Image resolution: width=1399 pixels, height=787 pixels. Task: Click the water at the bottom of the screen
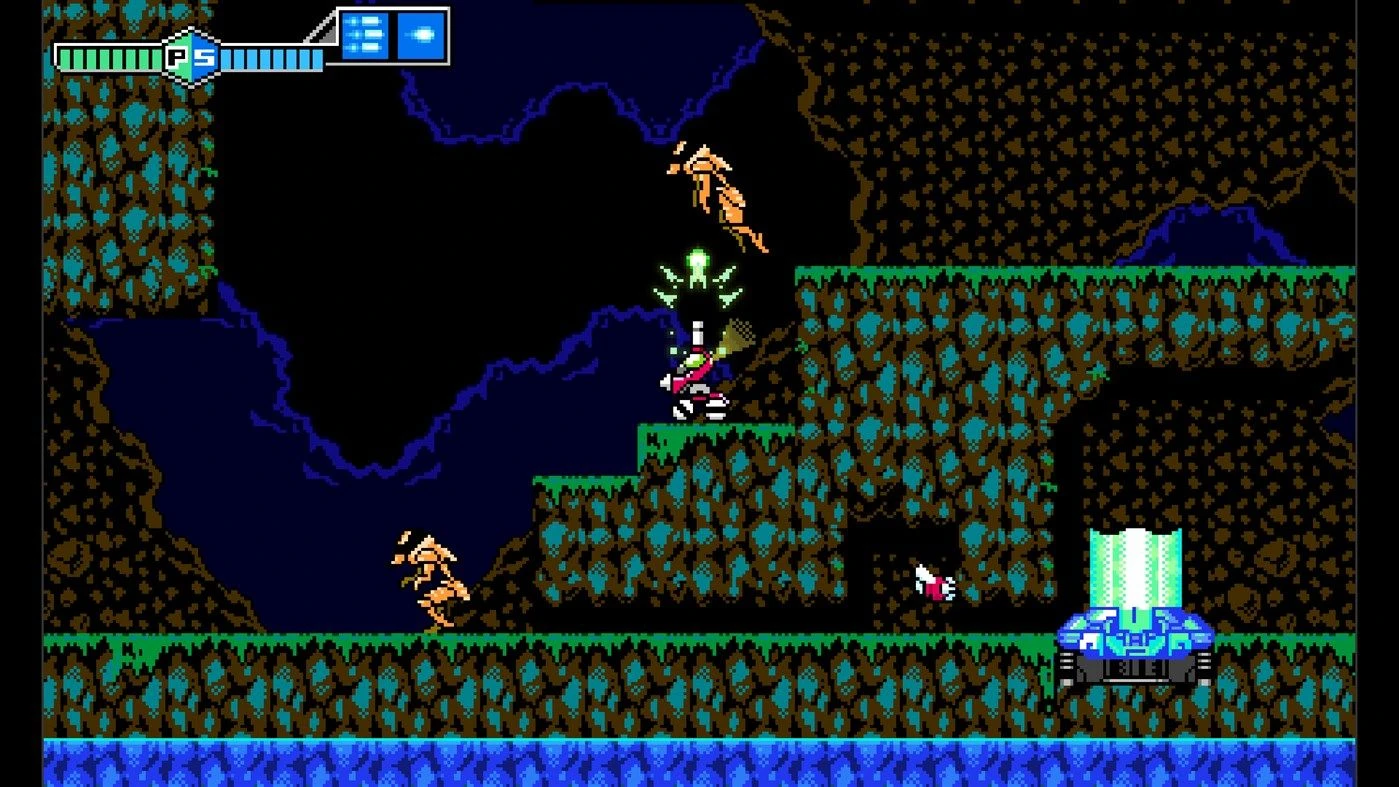[700, 765]
